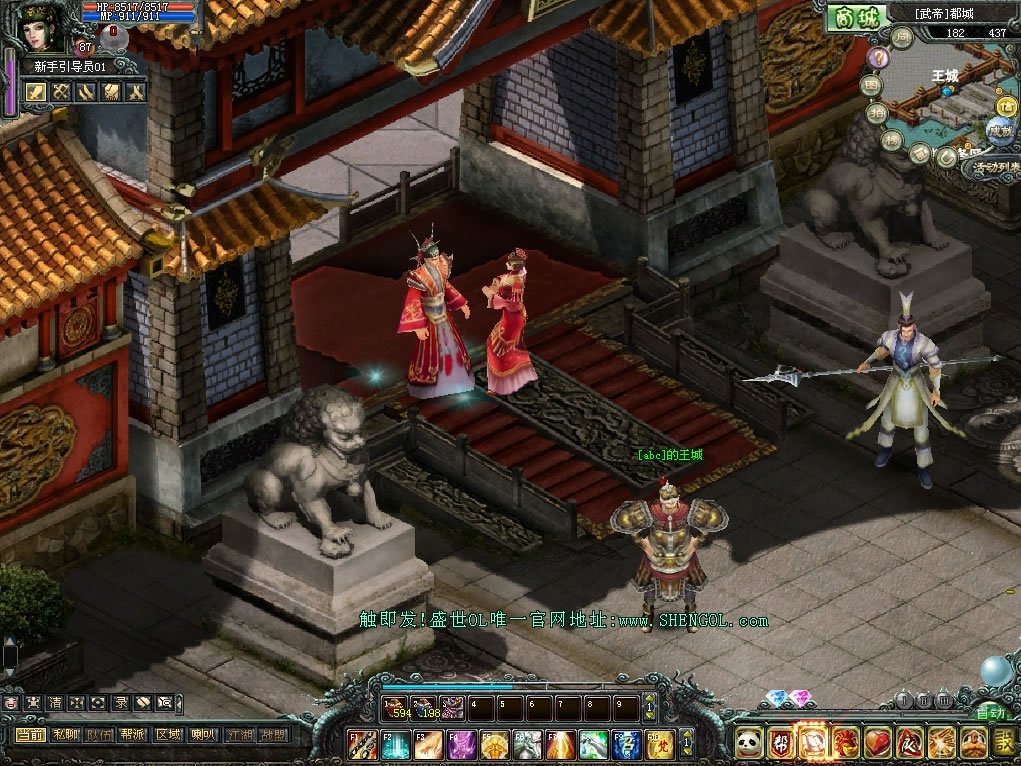Click the purple question mark help button
This screenshot has width=1021, height=766.
tap(877, 58)
